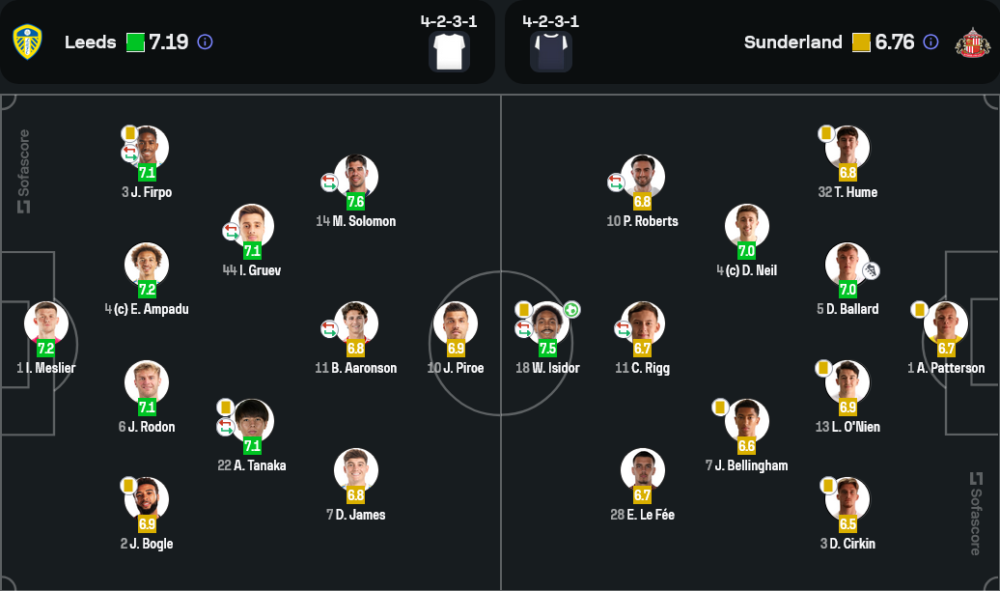This screenshot has width=1000, height=591.
Task: Select P. Roberts' player avatar
Action: (x=642, y=177)
